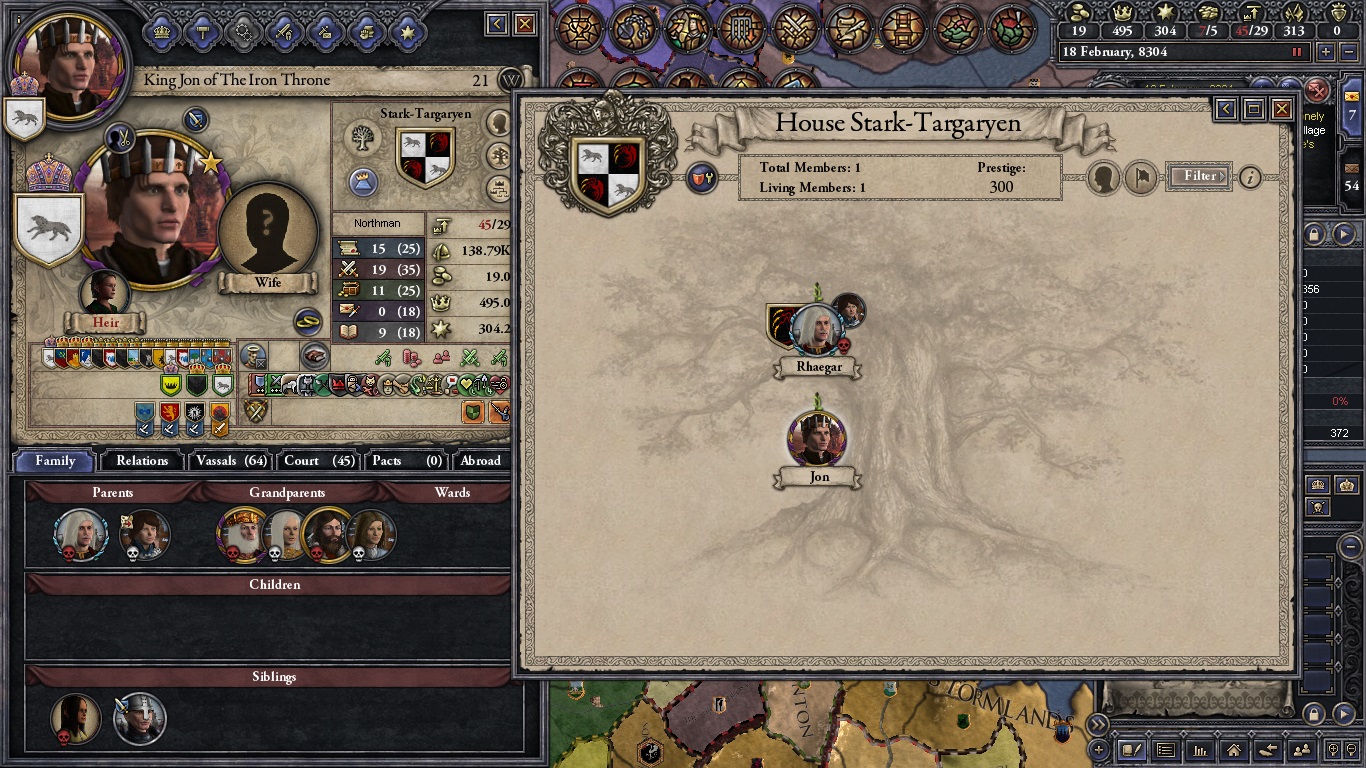
Task: Maximize the dynasty tree window
Action: point(1254,109)
